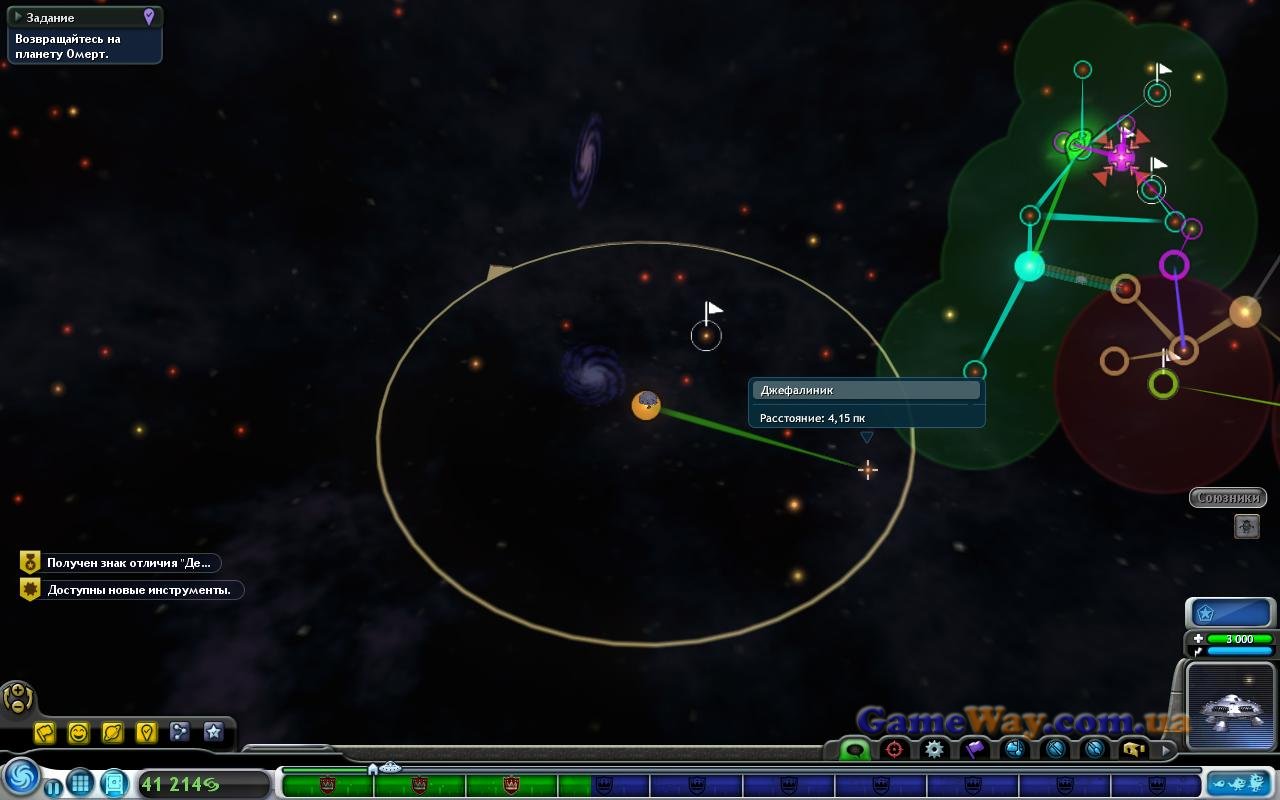The height and width of the screenshot is (800, 1280).
Task: Toggle the location pin map filter
Action: [x=146, y=733]
